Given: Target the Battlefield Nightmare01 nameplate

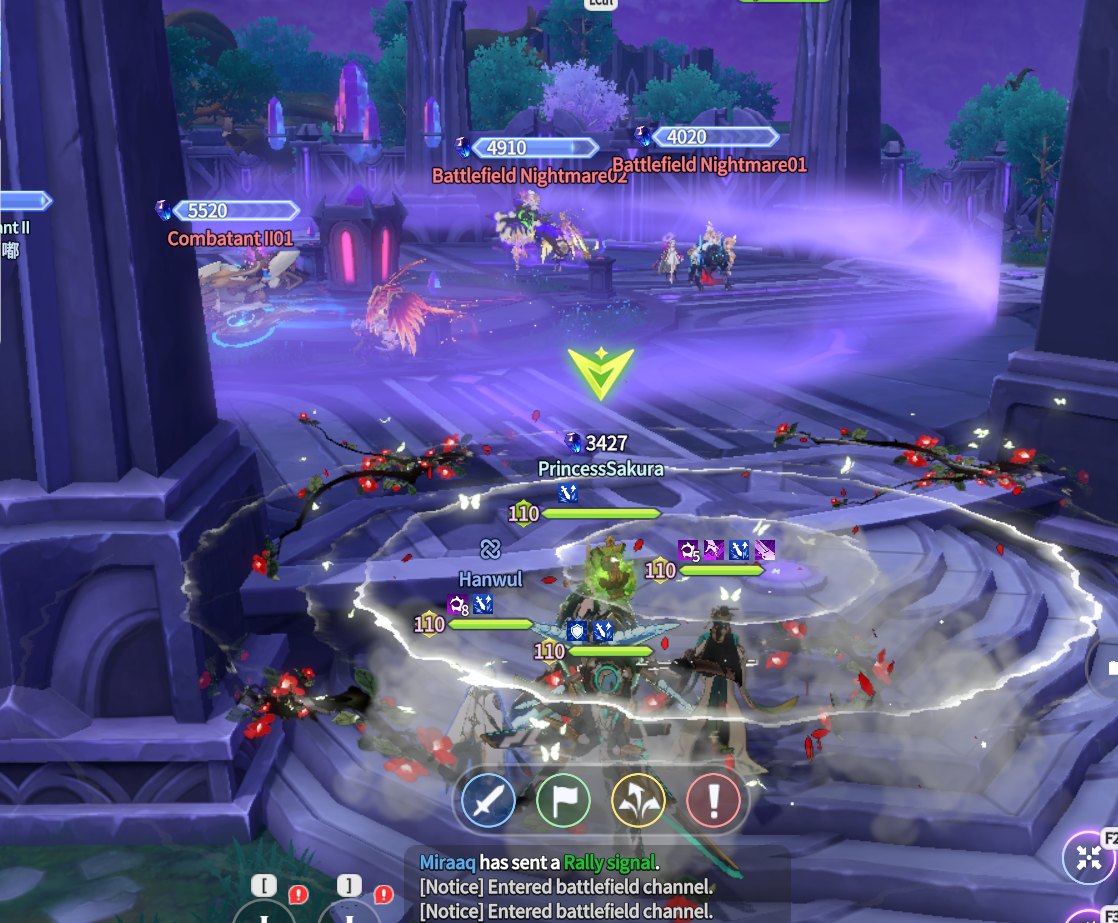Looking at the screenshot, I should point(708,164).
